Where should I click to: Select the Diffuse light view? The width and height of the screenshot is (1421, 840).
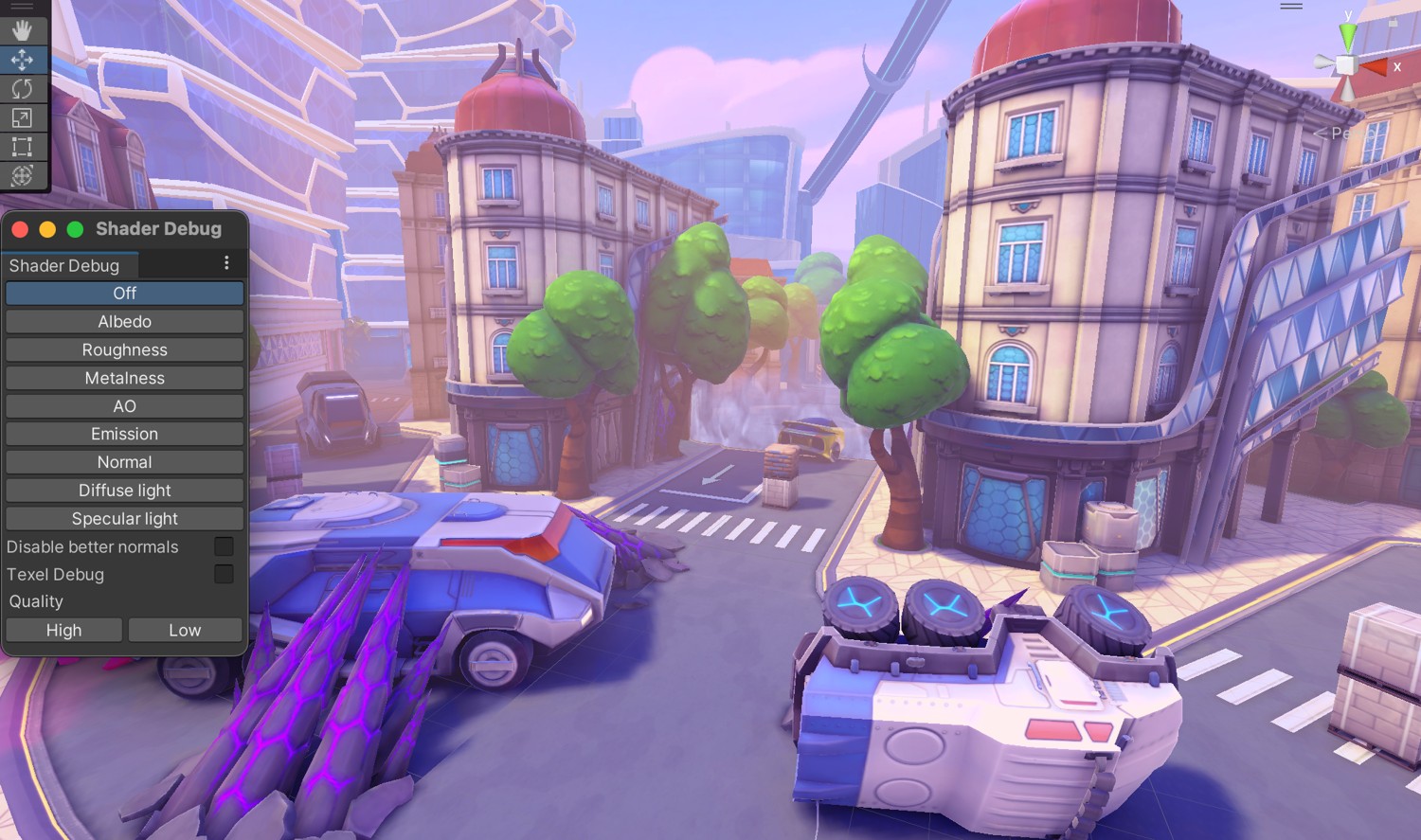[x=124, y=491]
